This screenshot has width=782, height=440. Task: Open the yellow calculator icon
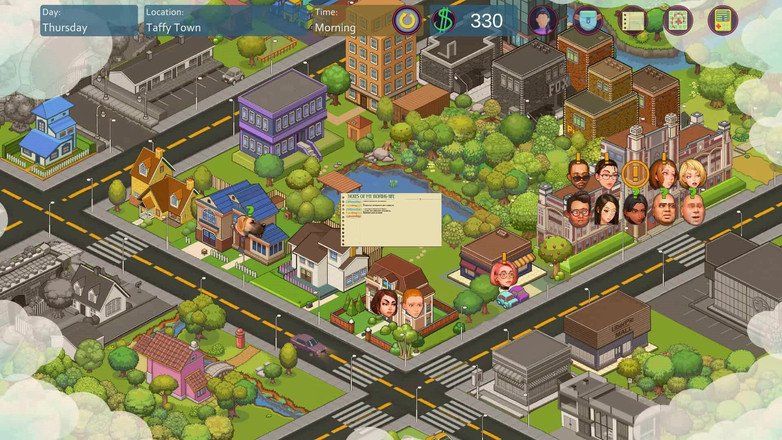722,20
